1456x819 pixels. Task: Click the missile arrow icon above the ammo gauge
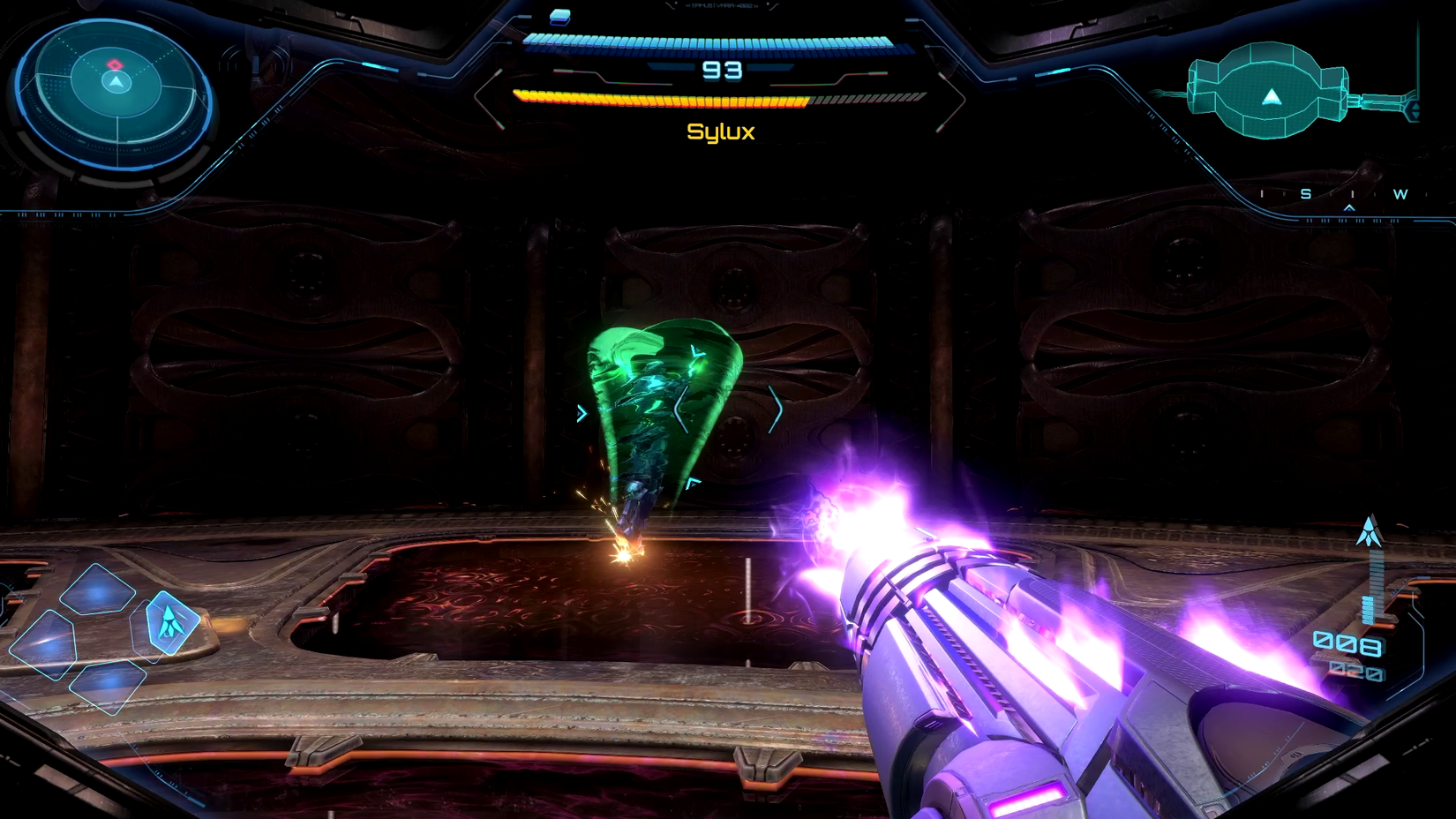(x=1370, y=530)
